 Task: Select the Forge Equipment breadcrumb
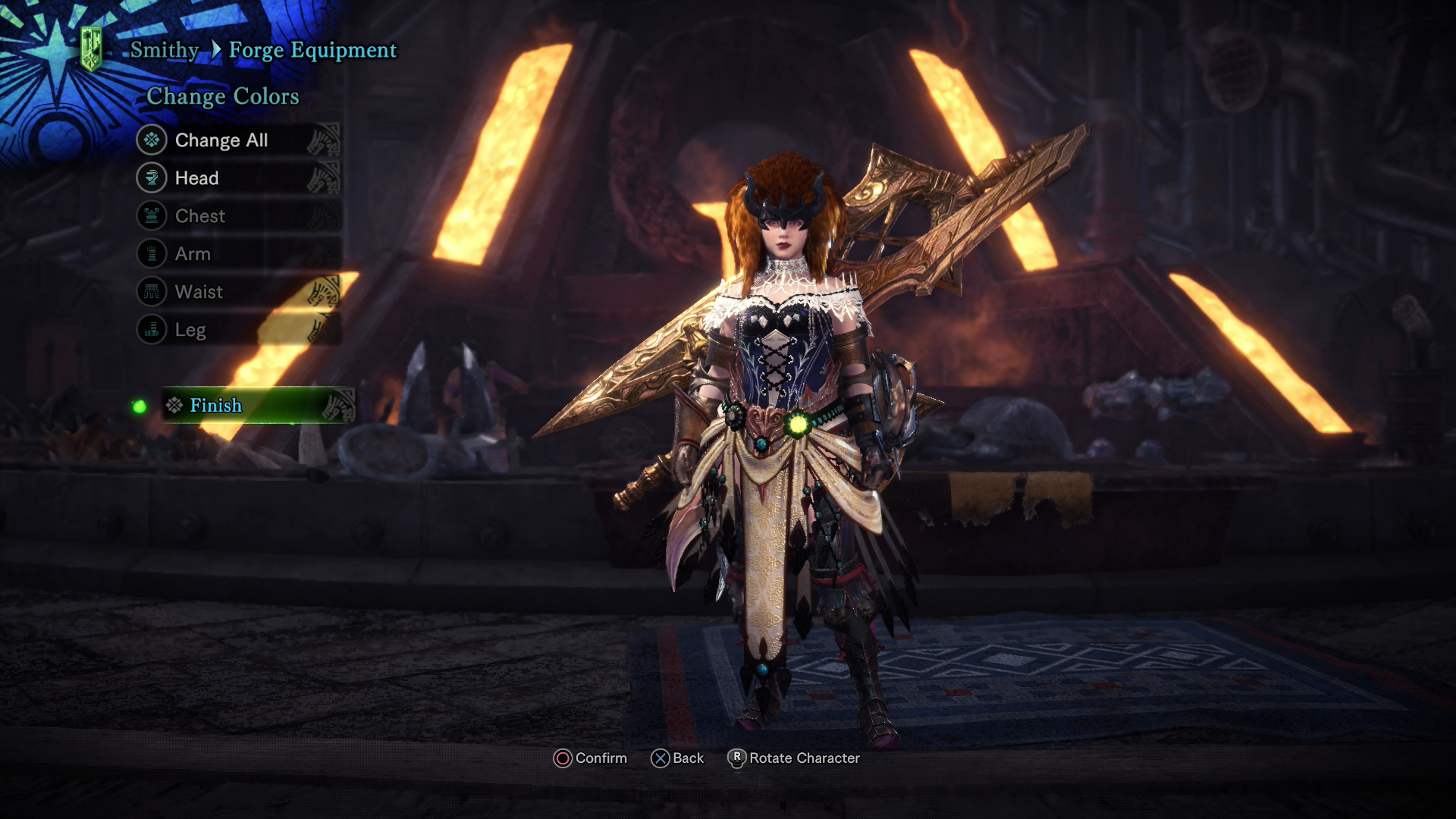pos(314,50)
